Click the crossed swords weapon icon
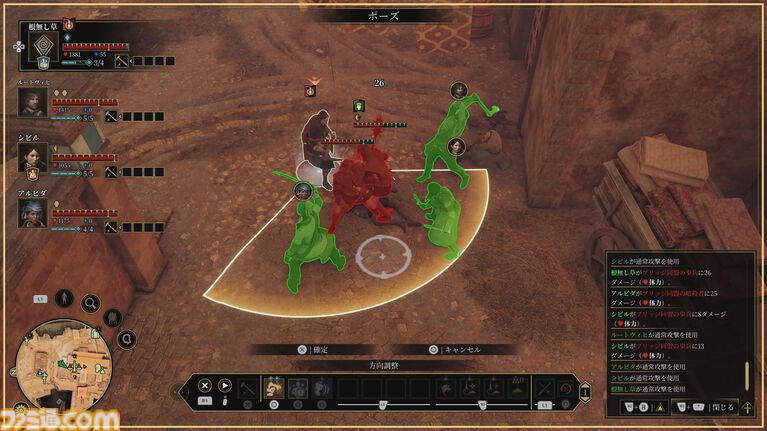Image resolution: width=767 pixels, height=431 pixels. pos(545,387)
